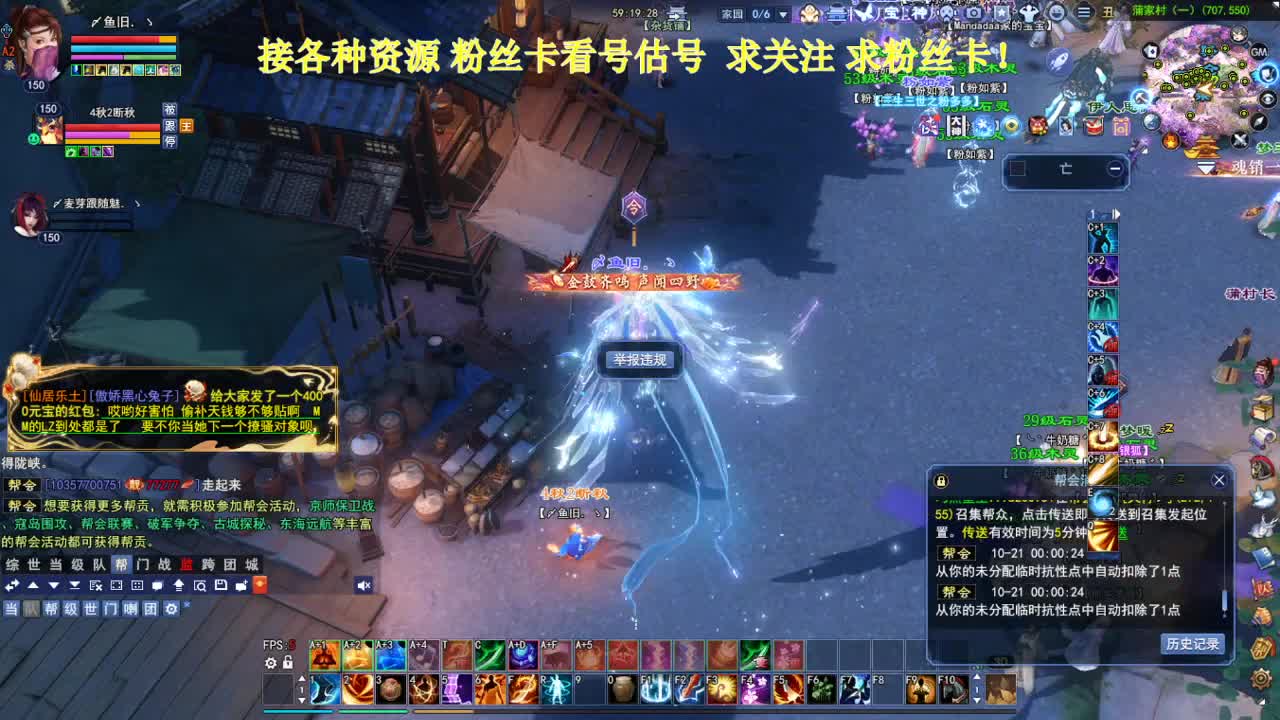Click the minus button on the 亡 panel
Viewport: 1280px width, 720px height.
point(1114,167)
